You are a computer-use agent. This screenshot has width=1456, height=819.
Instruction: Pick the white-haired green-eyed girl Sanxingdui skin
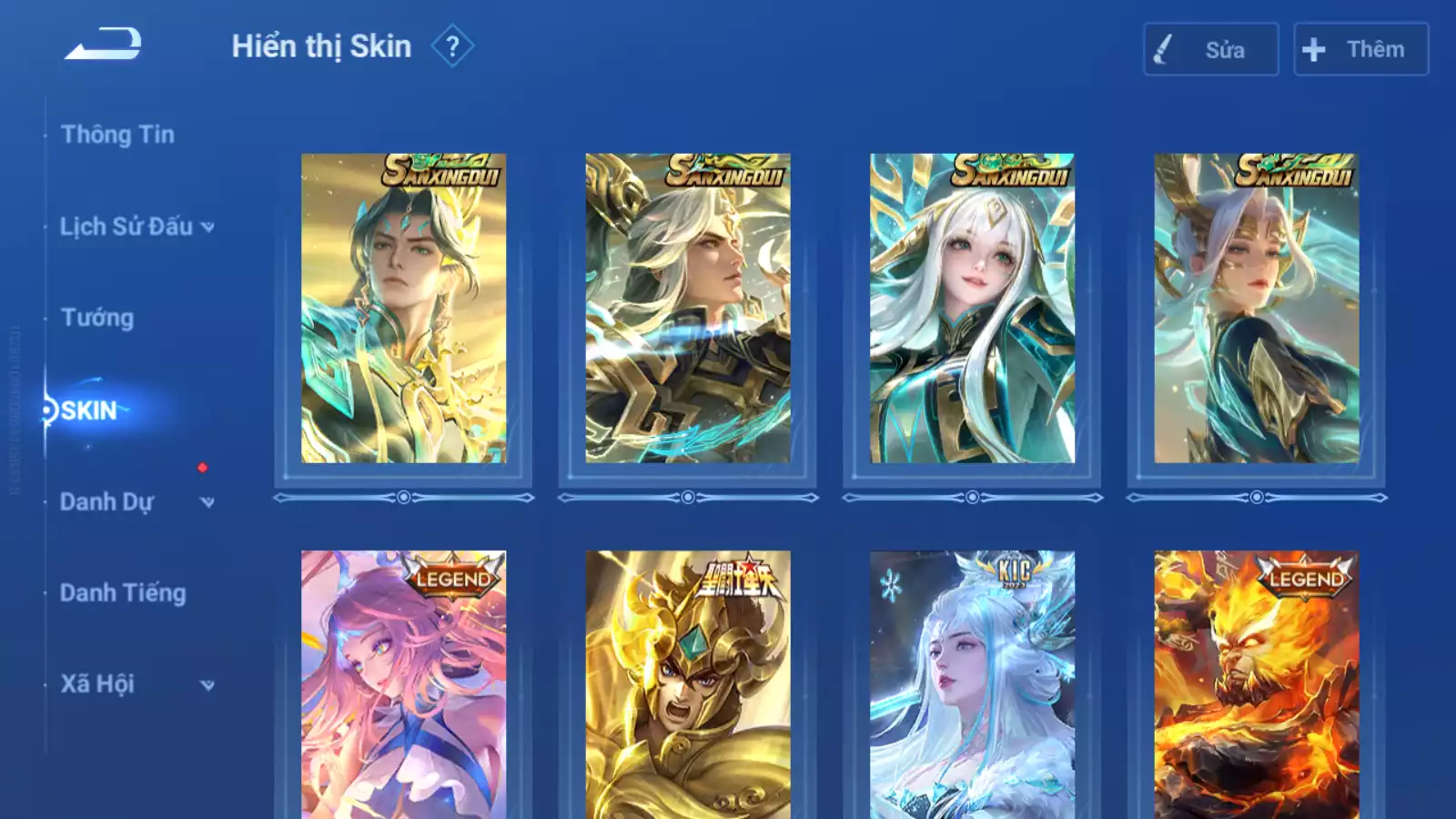coord(972,308)
